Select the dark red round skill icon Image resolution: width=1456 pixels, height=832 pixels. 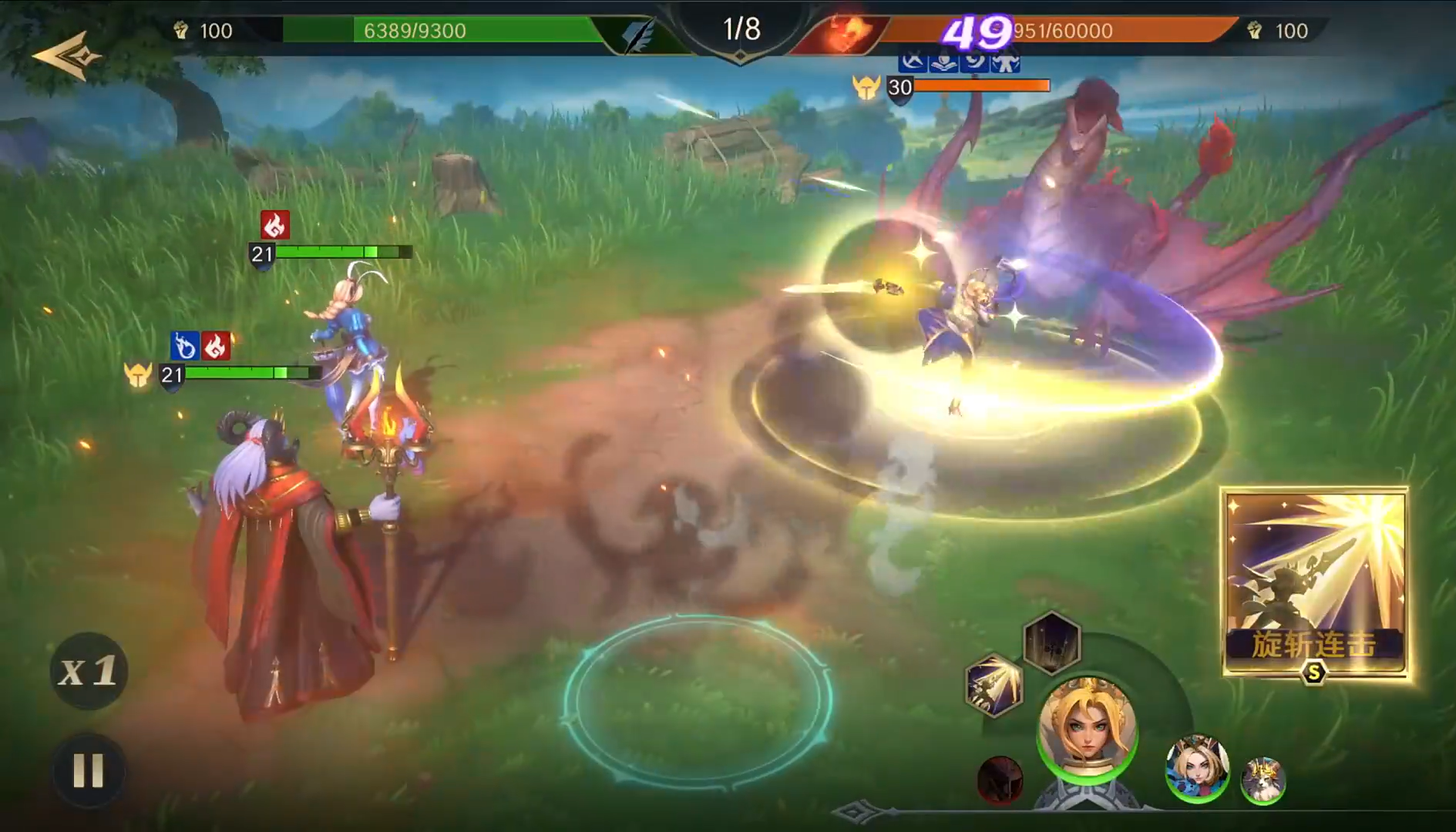1000,780
